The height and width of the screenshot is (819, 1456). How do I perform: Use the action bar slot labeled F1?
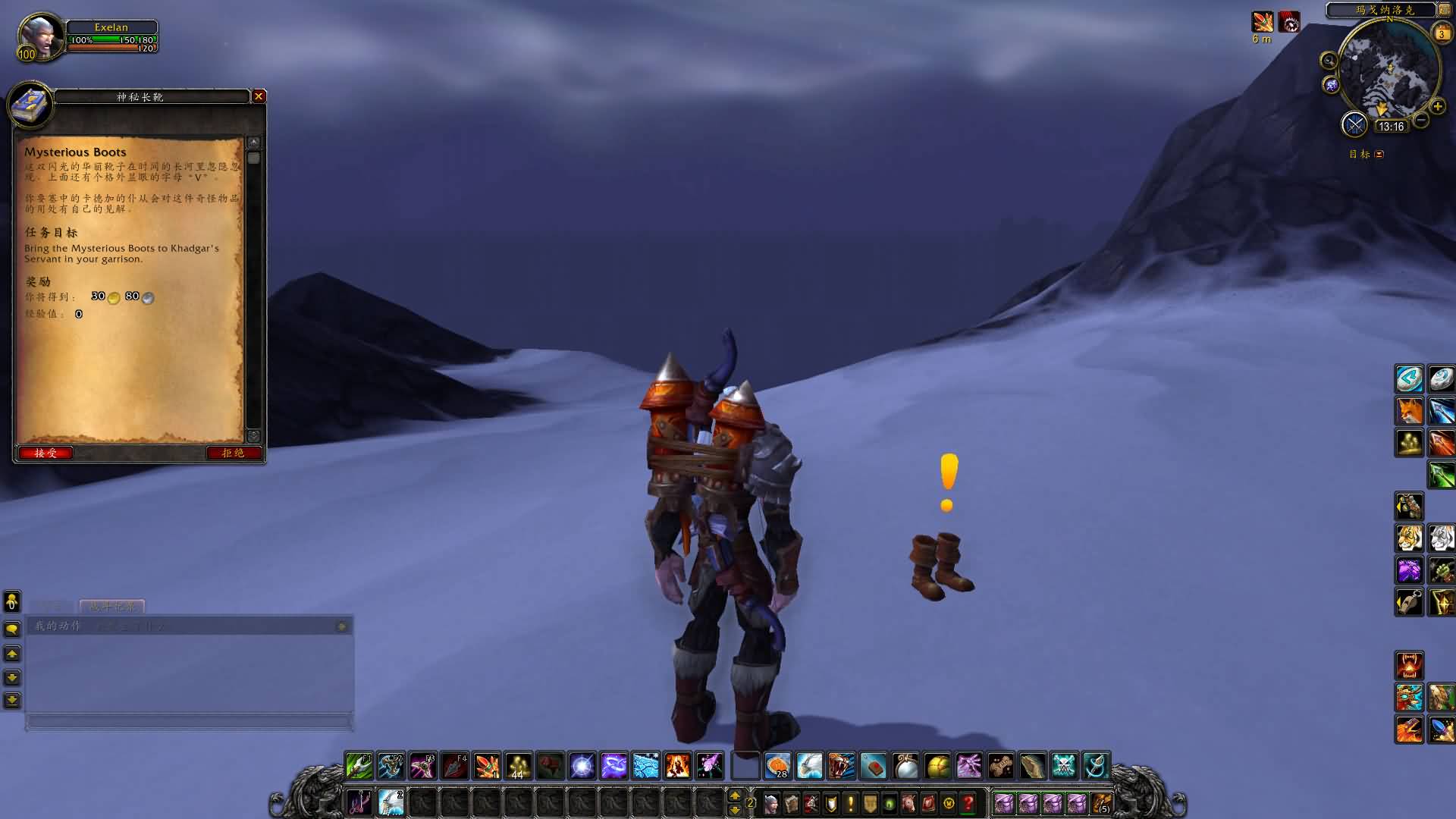pos(359,766)
